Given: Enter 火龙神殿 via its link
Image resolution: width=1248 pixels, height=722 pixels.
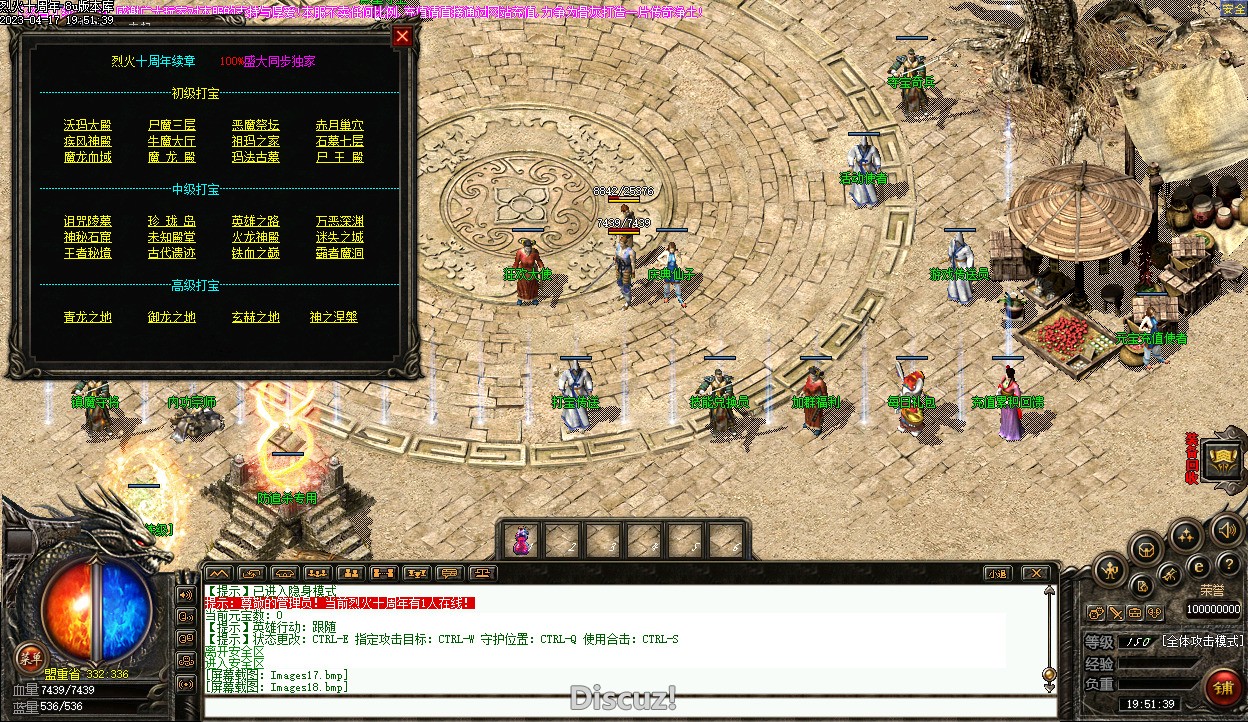Looking at the screenshot, I should click(256, 237).
